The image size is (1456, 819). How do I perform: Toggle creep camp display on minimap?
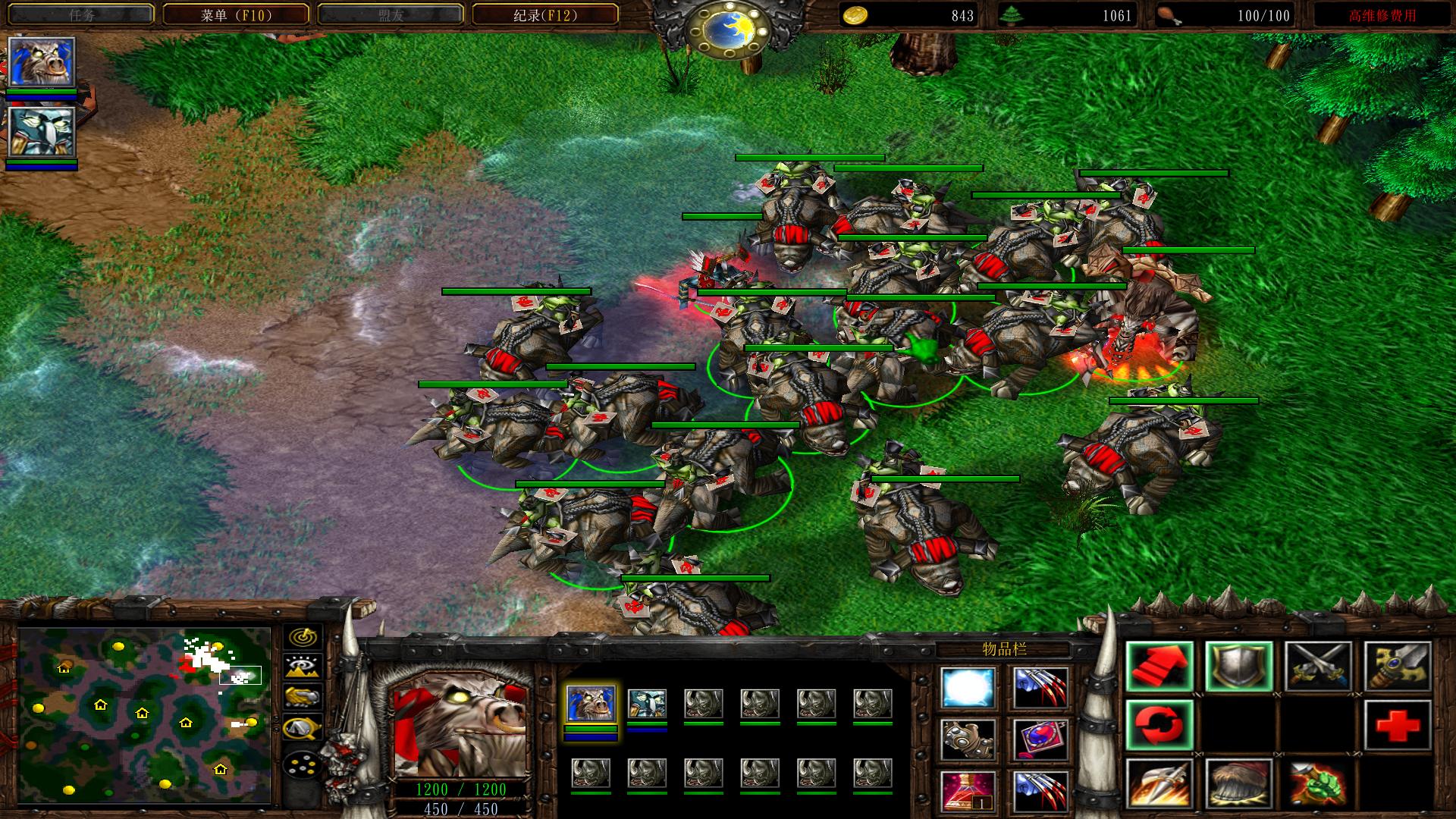coord(303,728)
